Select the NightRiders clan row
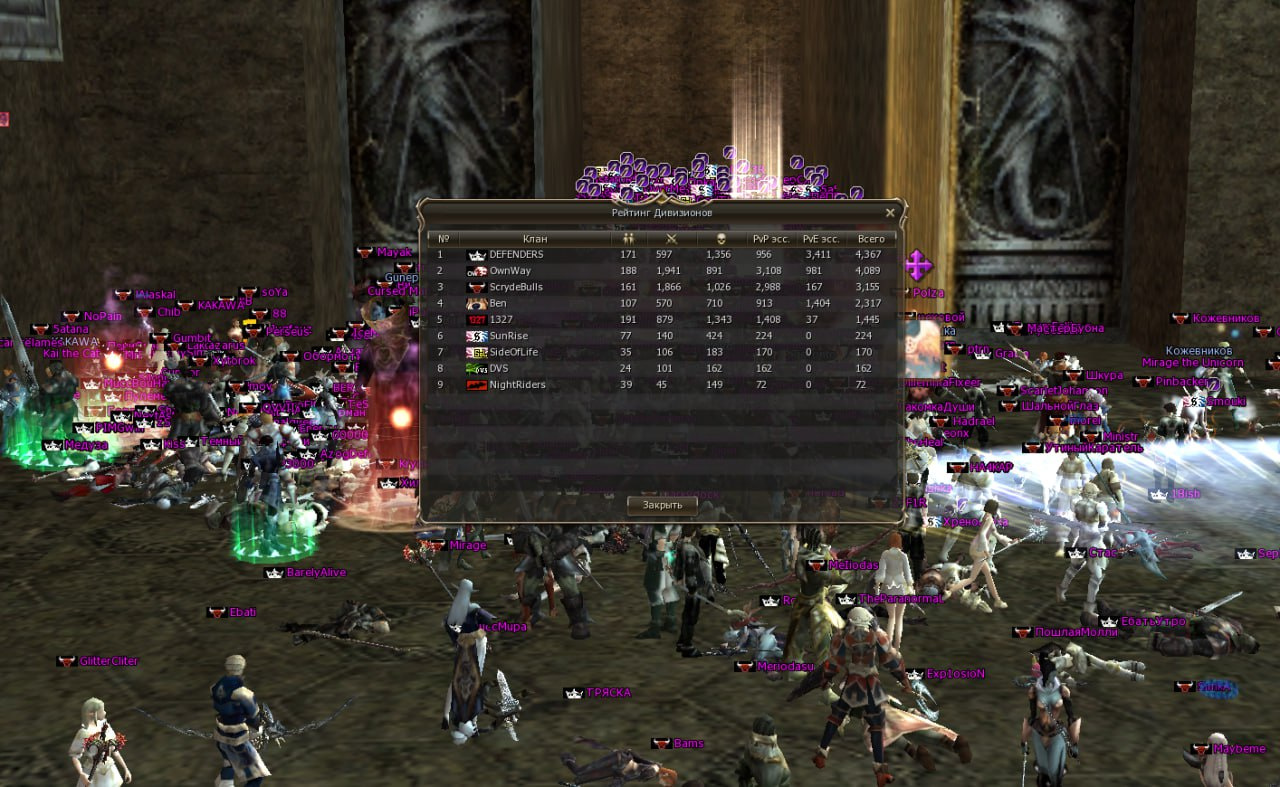This screenshot has width=1280, height=787. pos(517,385)
